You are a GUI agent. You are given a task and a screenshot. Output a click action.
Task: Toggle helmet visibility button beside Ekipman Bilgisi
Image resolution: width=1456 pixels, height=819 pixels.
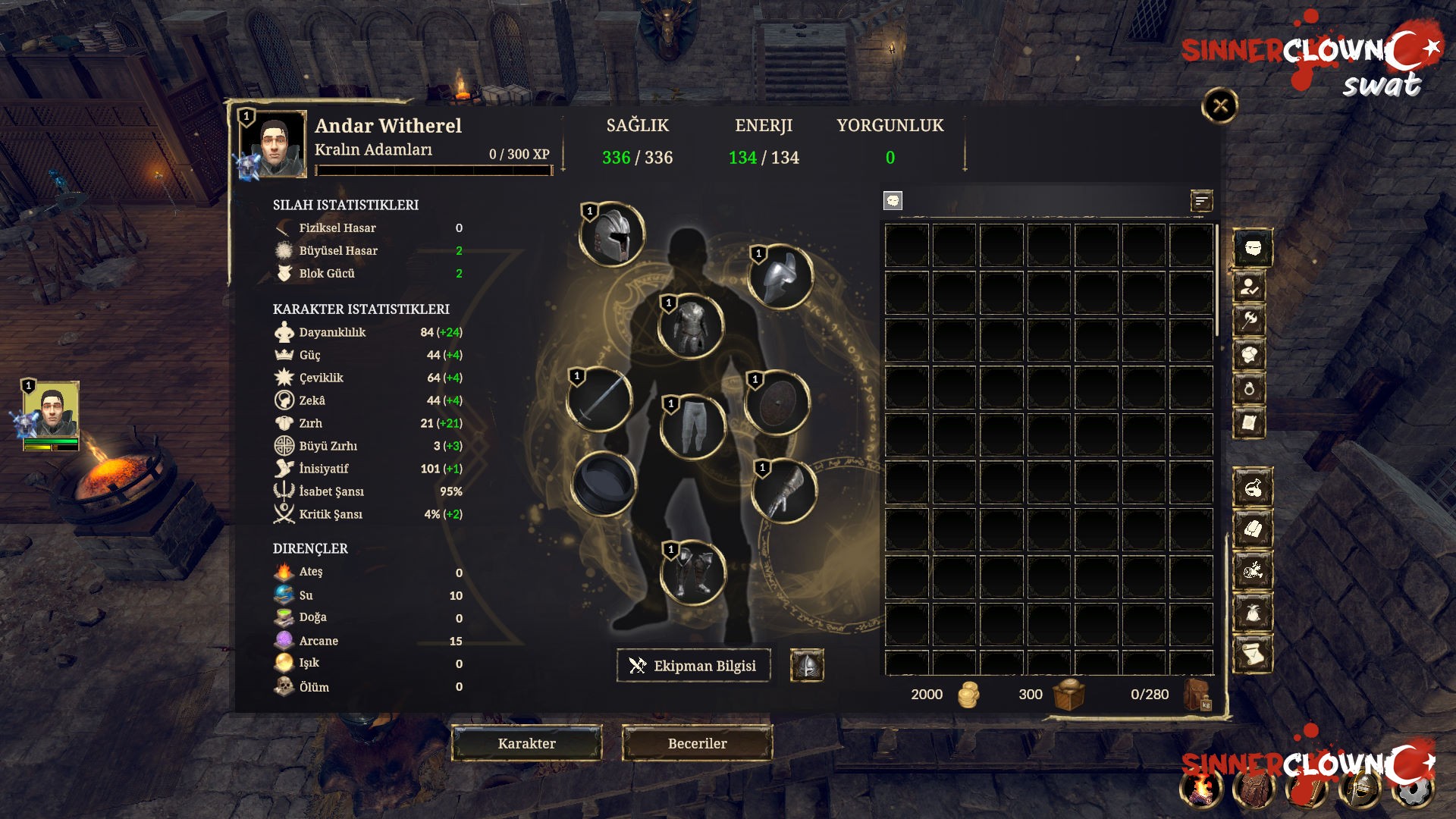click(807, 666)
